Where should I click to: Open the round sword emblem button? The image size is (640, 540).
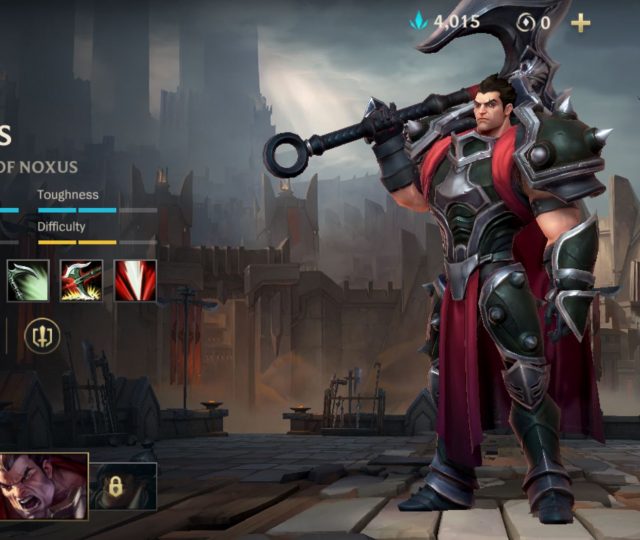(x=42, y=335)
